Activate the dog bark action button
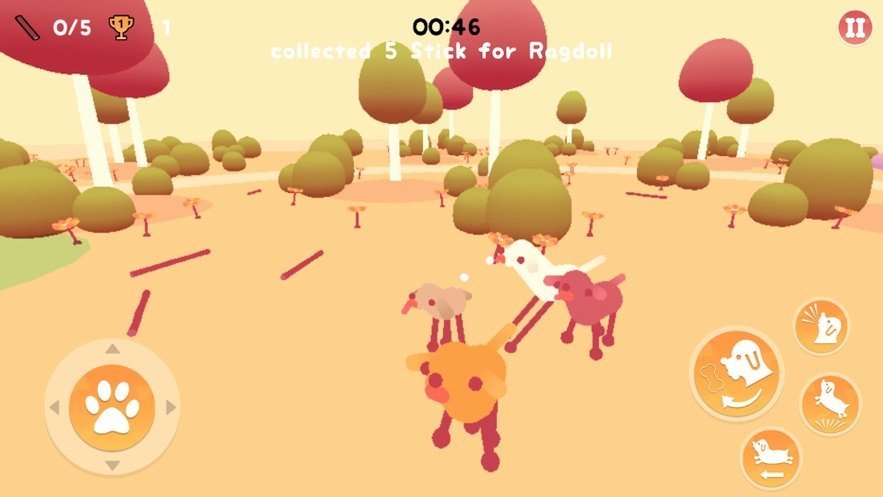883x497 pixels. click(821, 326)
